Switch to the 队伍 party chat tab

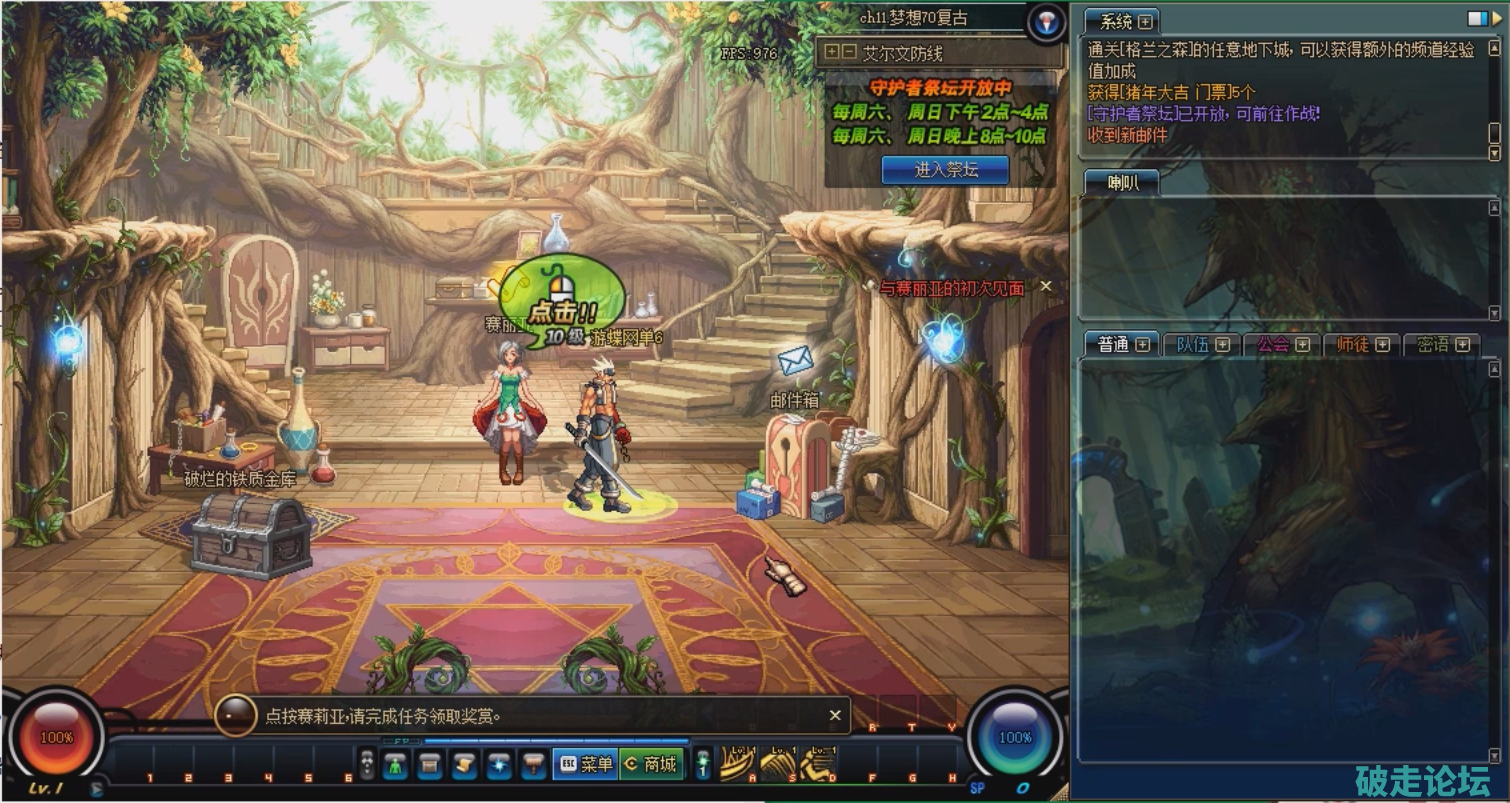1201,344
